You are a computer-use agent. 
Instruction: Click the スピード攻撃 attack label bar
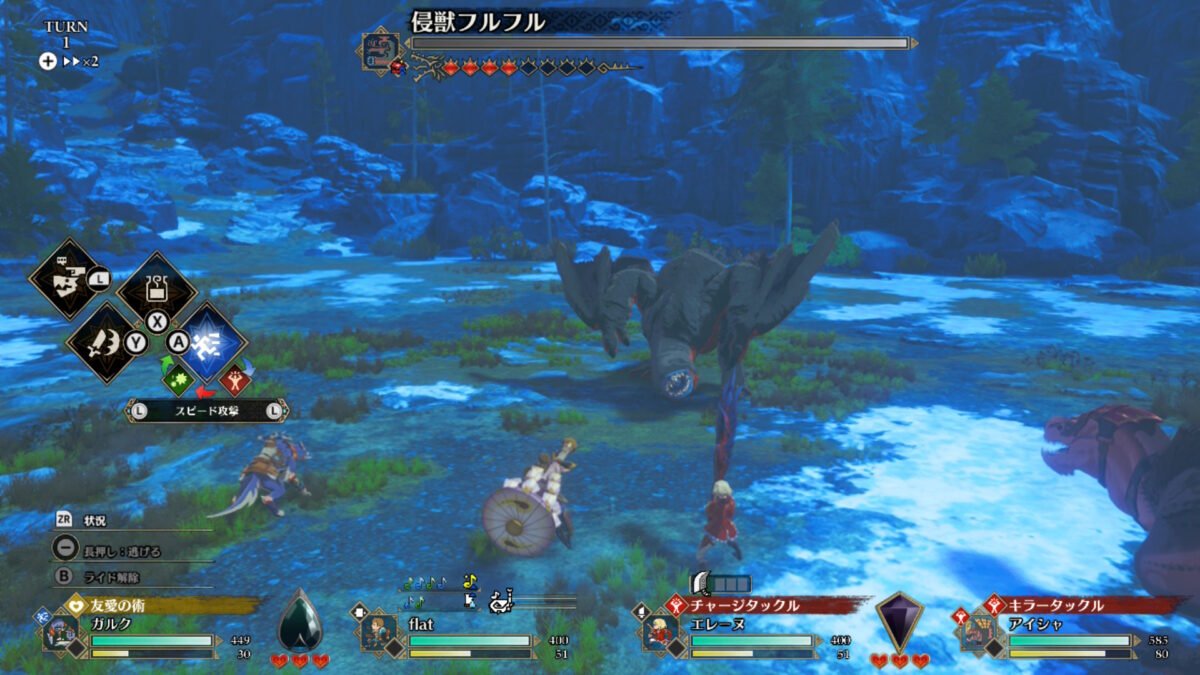[x=207, y=410]
